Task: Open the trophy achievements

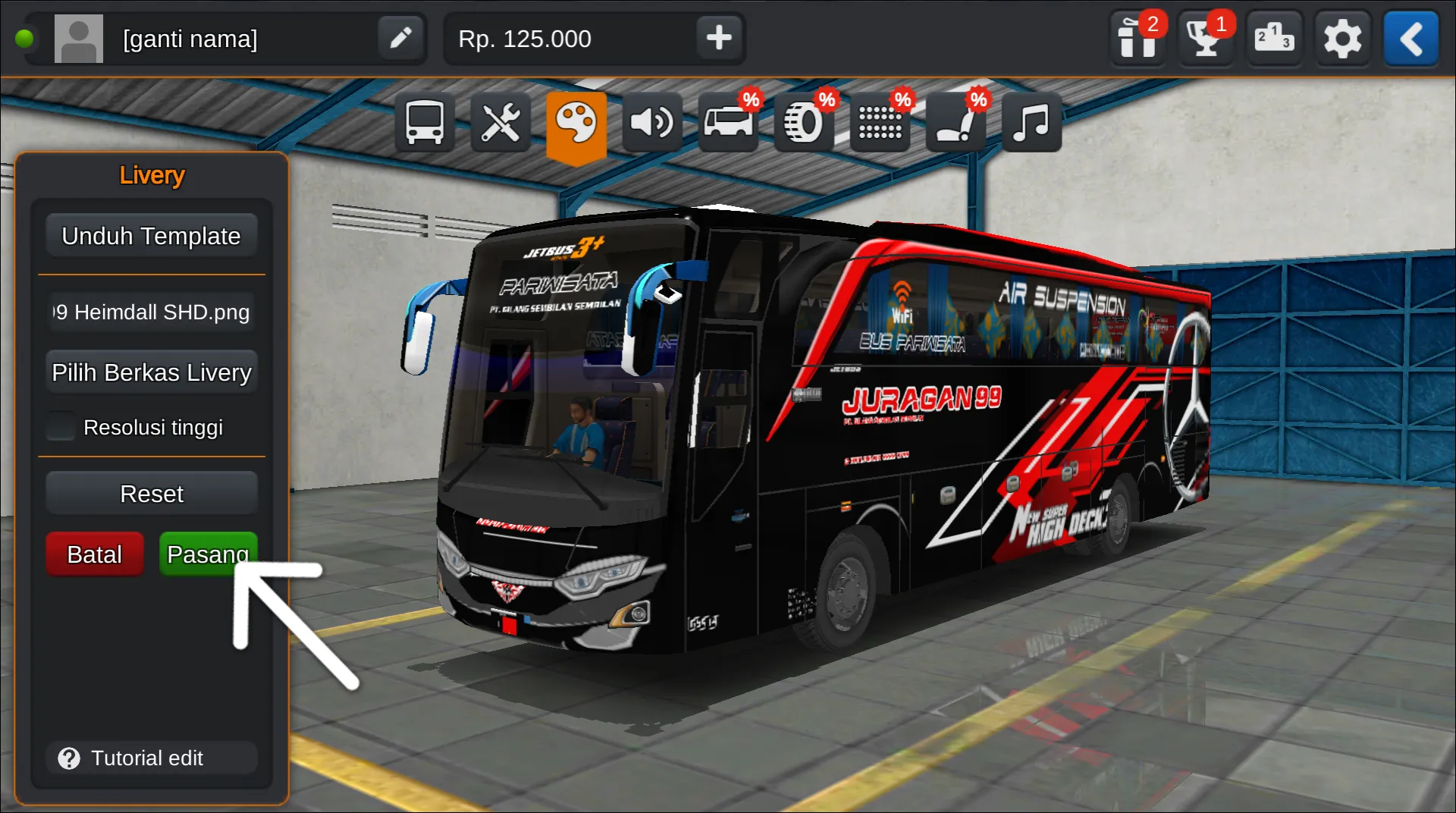Action: point(1206,38)
